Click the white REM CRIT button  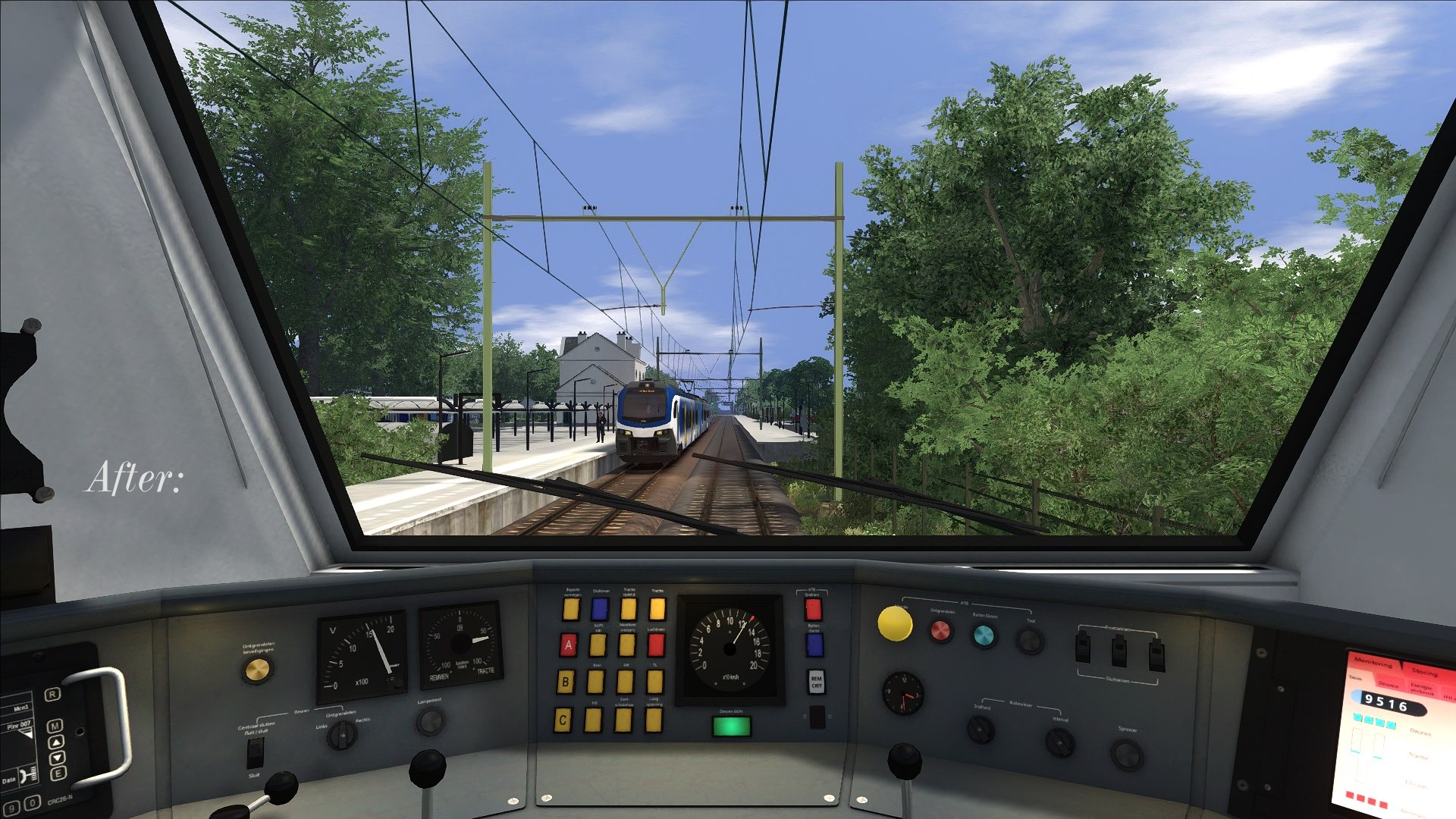[816, 681]
